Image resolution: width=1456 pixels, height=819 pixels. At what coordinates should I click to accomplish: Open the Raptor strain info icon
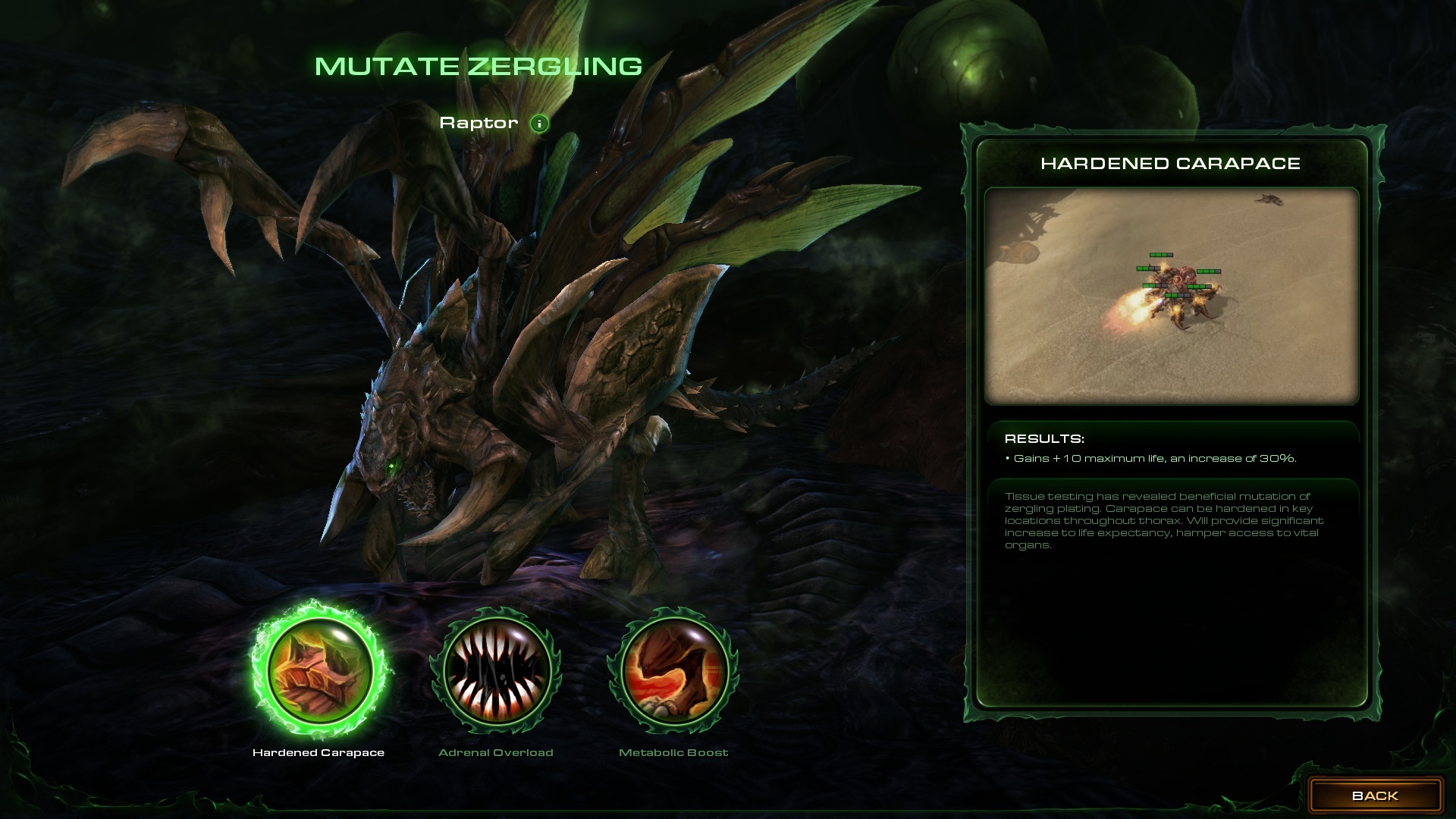tap(539, 124)
